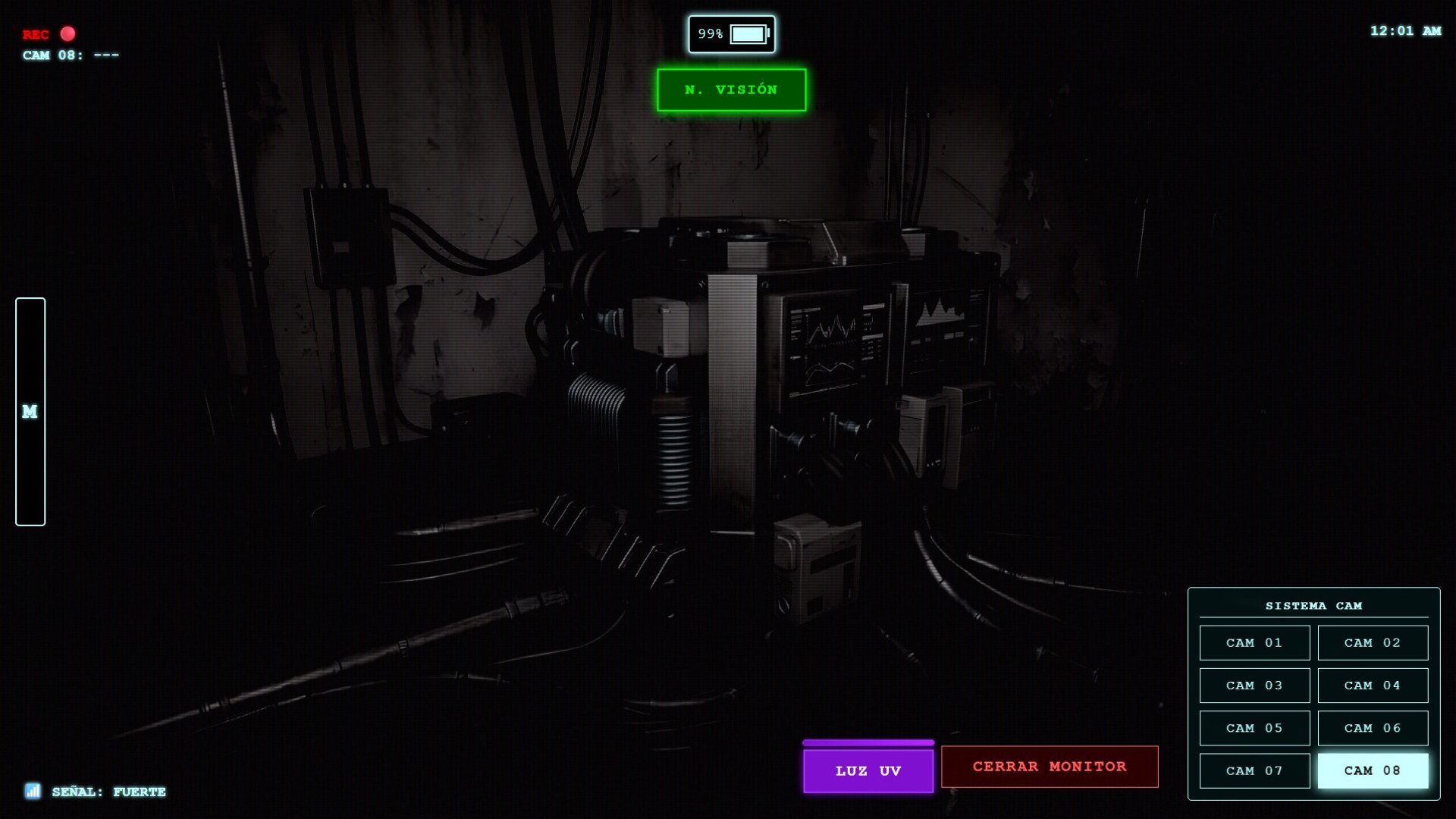Switch to CAM 01 feed
Screen dimensions: 1456x819
click(x=1254, y=643)
